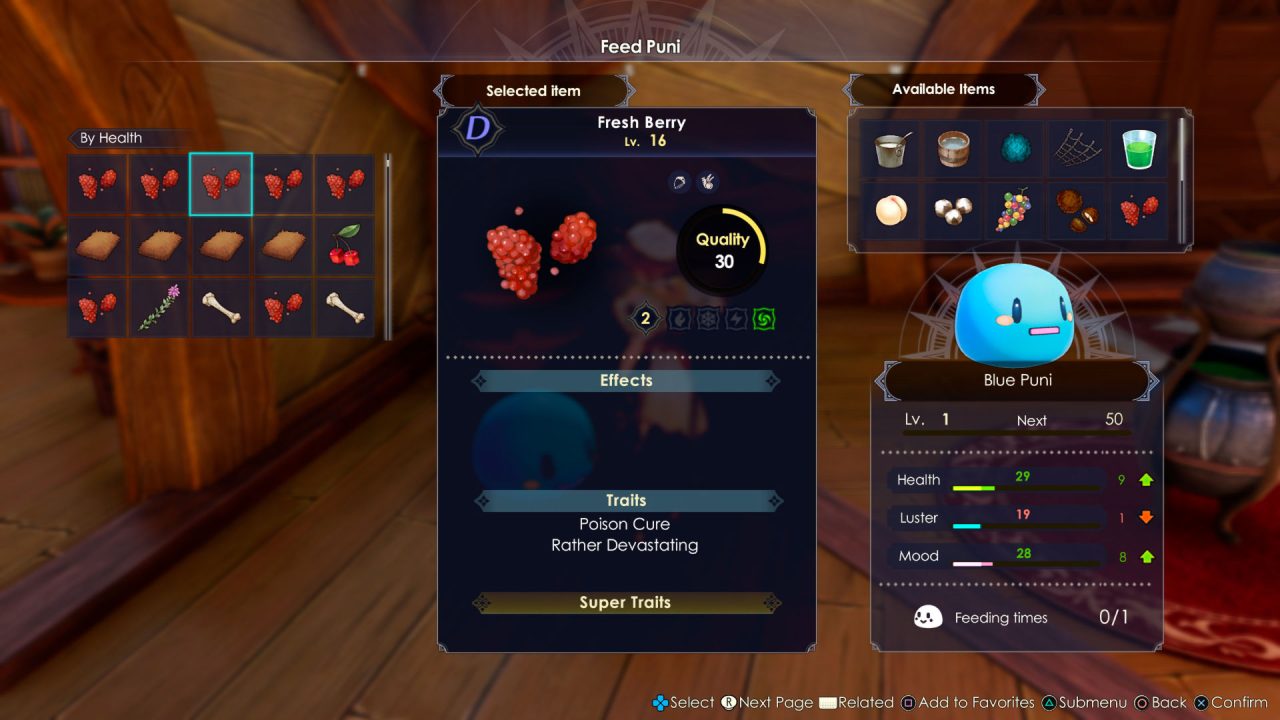Screen dimensions: 1280x720
Task: Choose the peach in Available Items
Action: (890, 211)
